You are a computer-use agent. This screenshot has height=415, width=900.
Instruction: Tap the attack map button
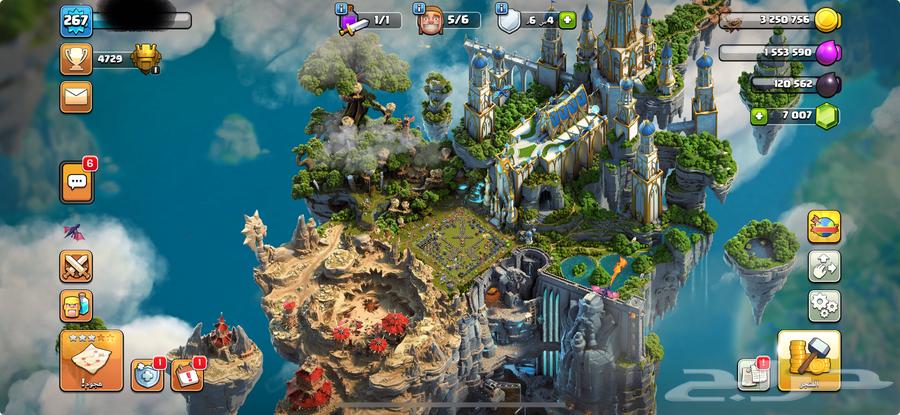point(91,359)
